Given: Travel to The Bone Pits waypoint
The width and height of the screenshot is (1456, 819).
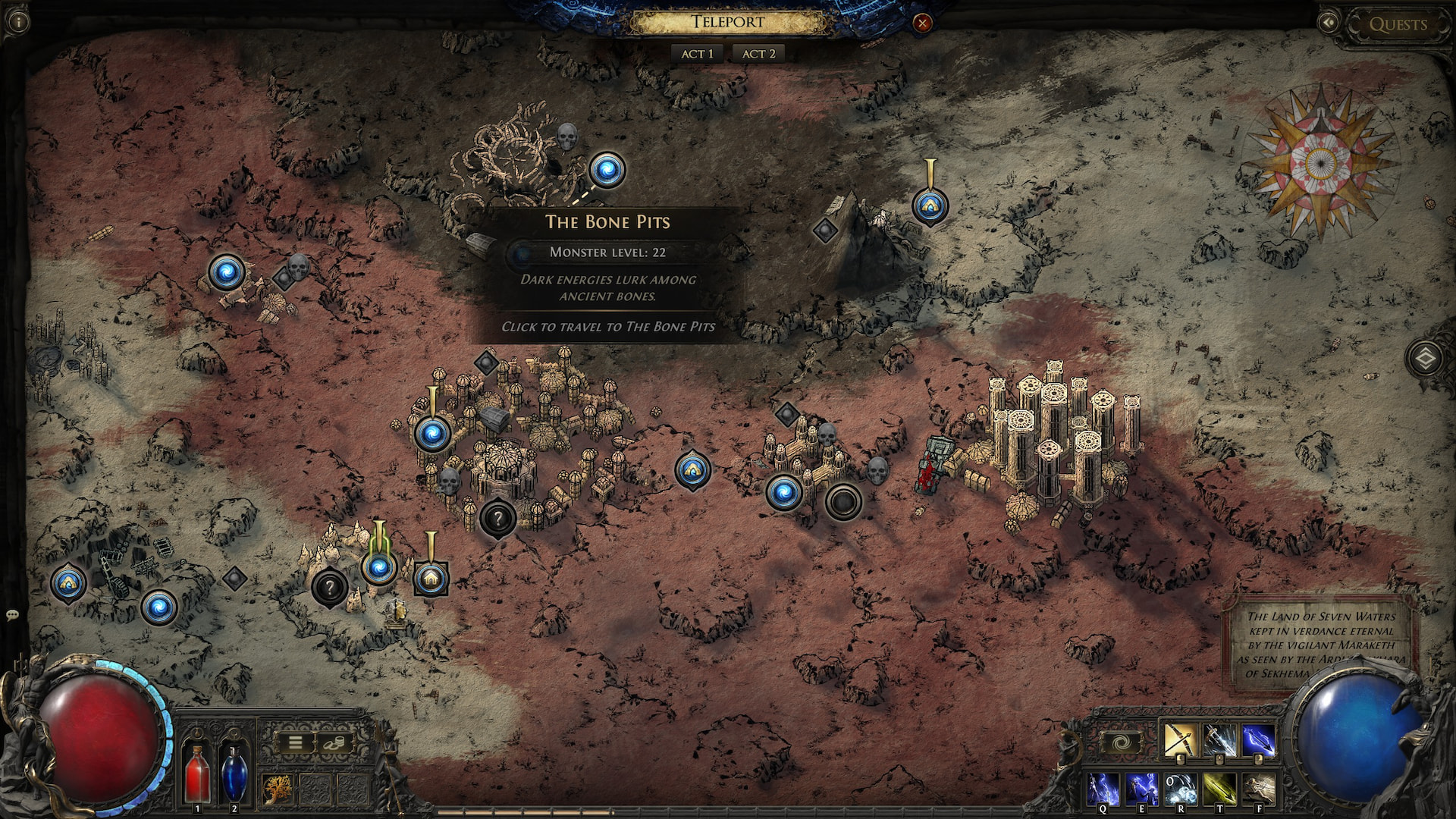Looking at the screenshot, I should click(607, 170).
